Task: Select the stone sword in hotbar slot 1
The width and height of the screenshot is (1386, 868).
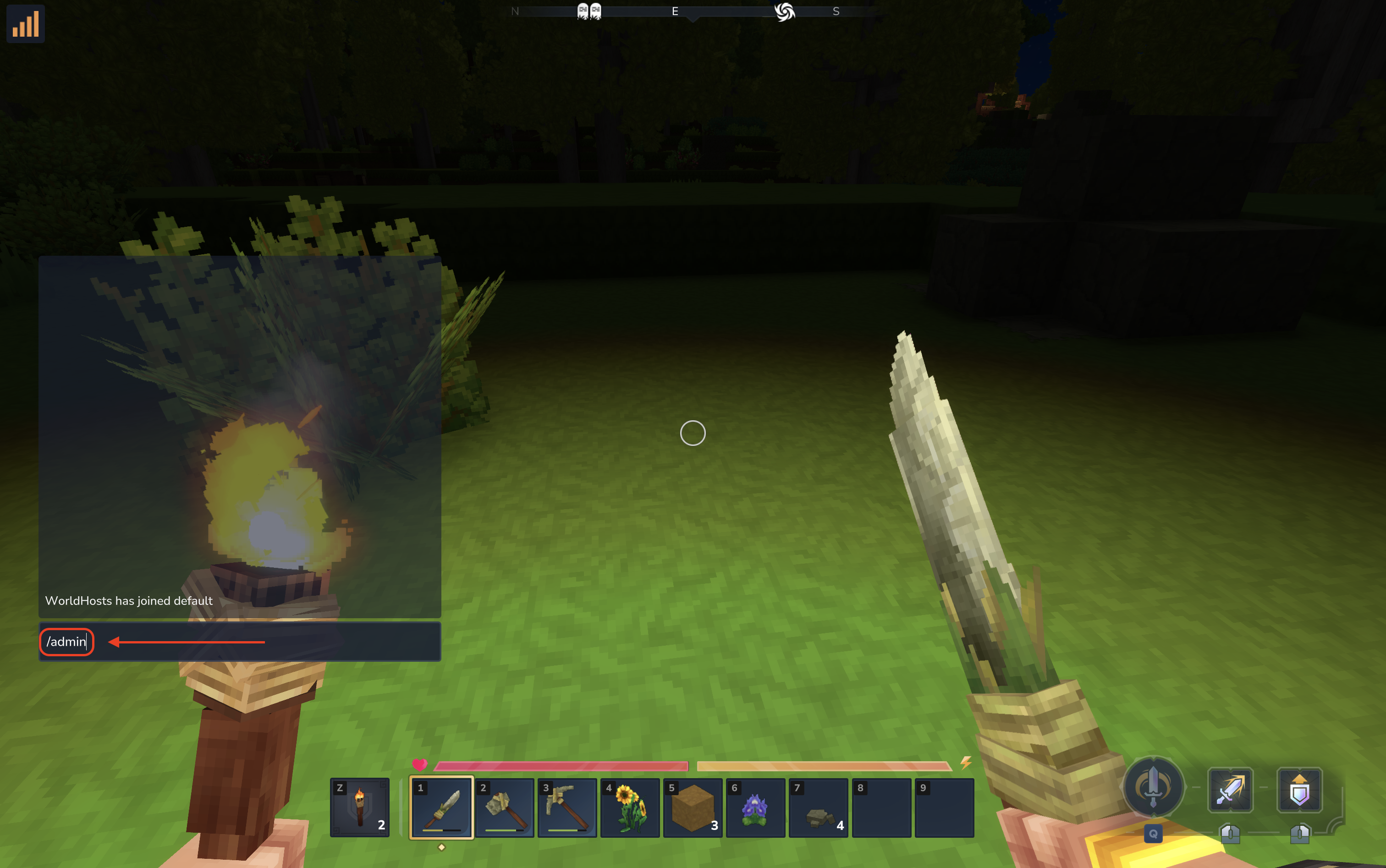Action: pos(441,807)
